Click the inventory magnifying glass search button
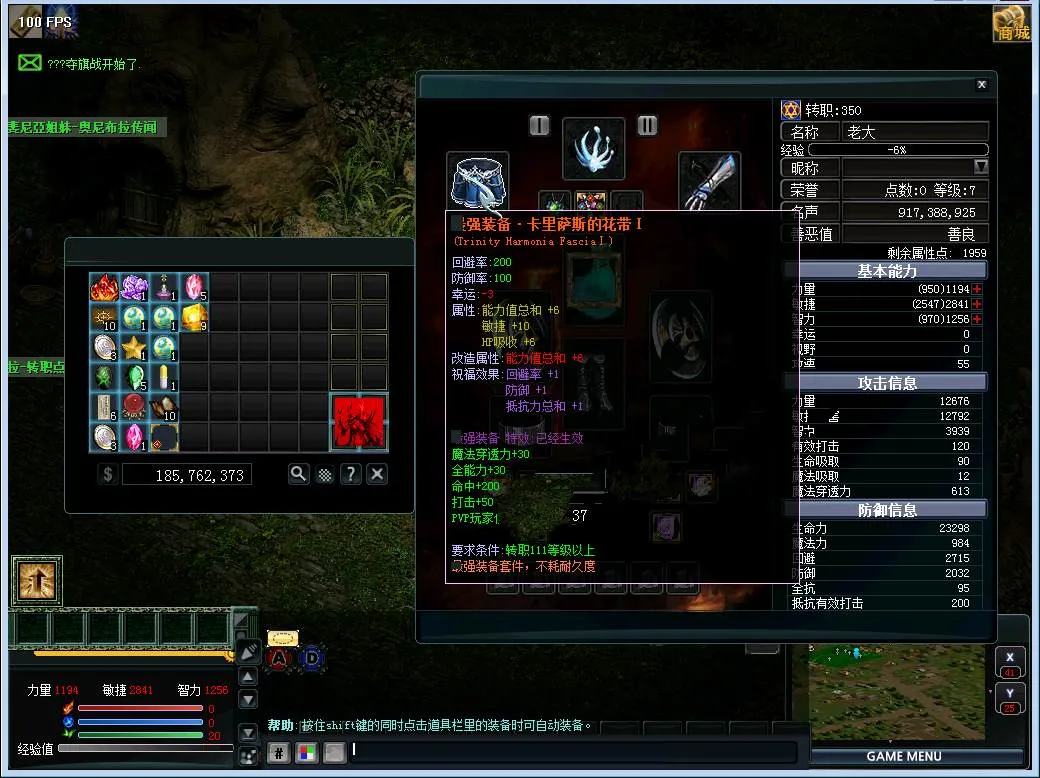Viewport: 1040px width, 778px height. (298, 474)
